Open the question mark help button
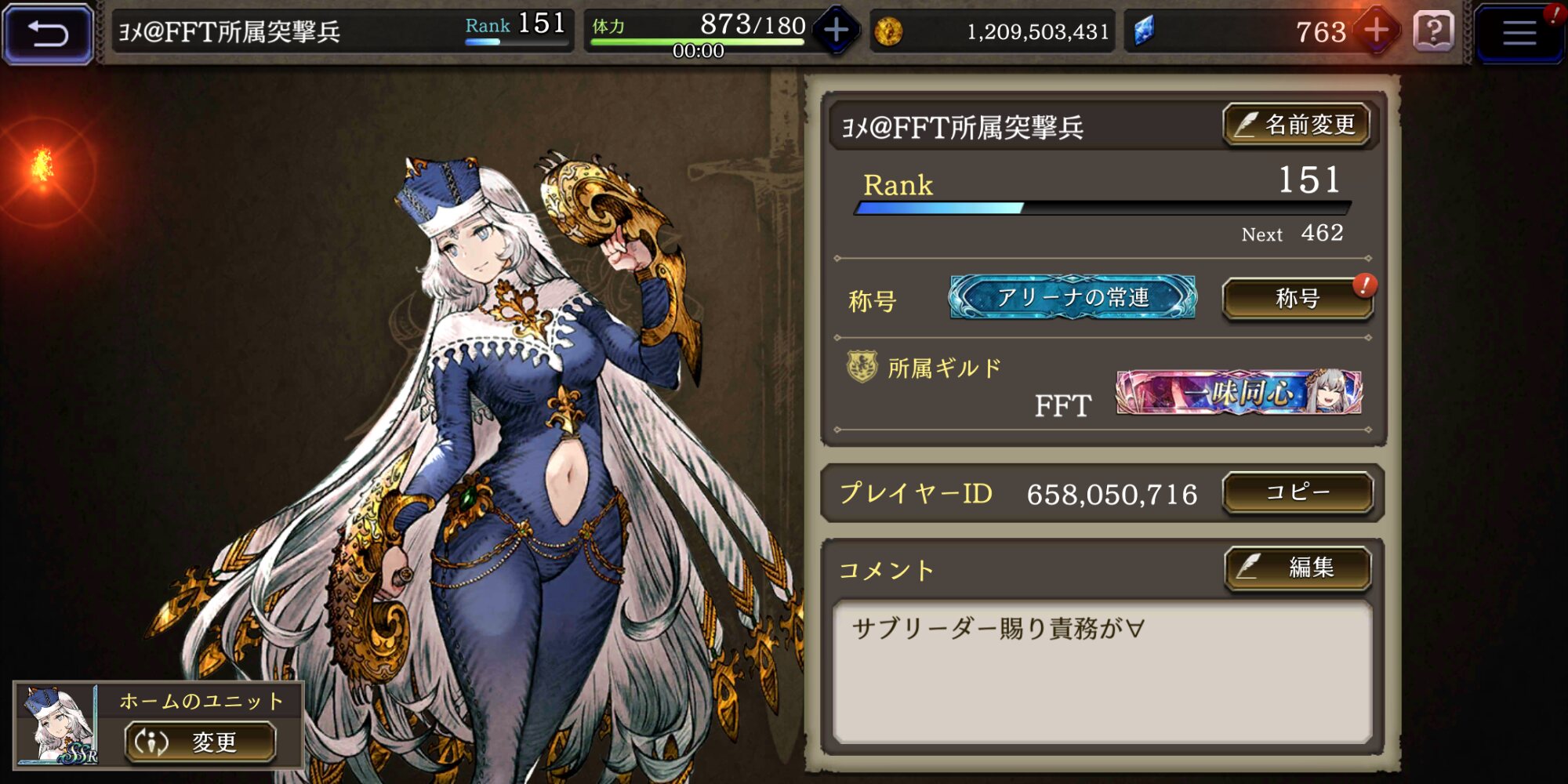1568x784 pixels. click(x=1433, y=32)
